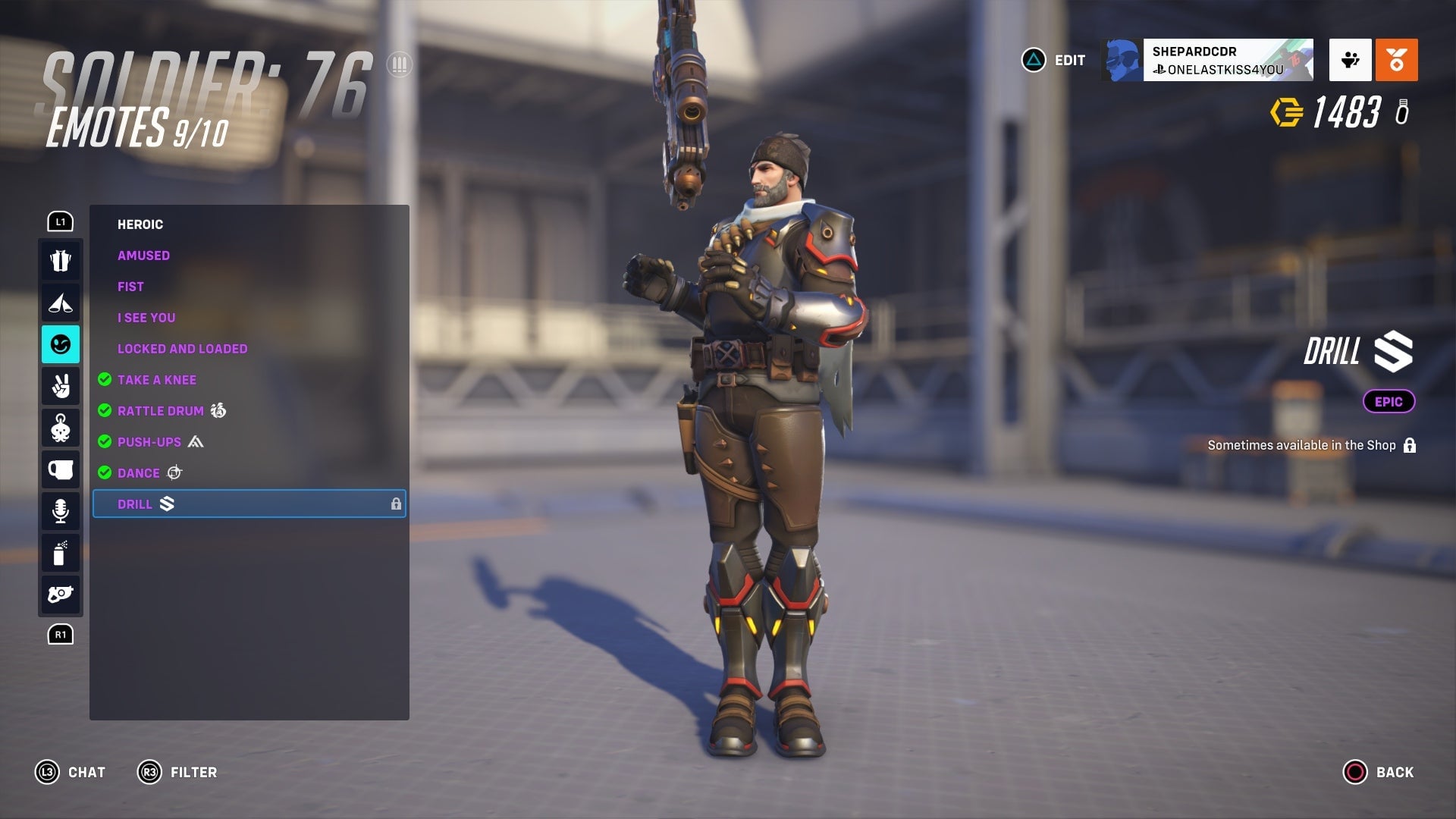Image resolution: width=1456 pixels, height=819 pixels.
Task: Choose the Locked And Loaded emote
Action: [182, 348]
